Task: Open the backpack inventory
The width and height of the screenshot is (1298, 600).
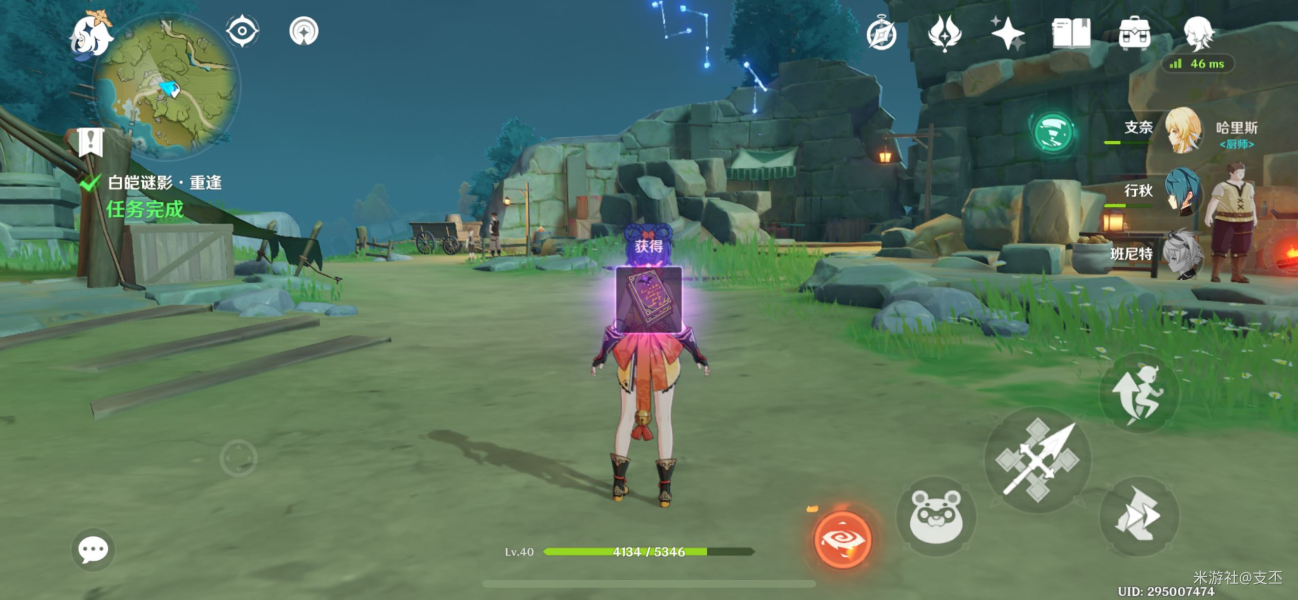Action: point(1134,34)
